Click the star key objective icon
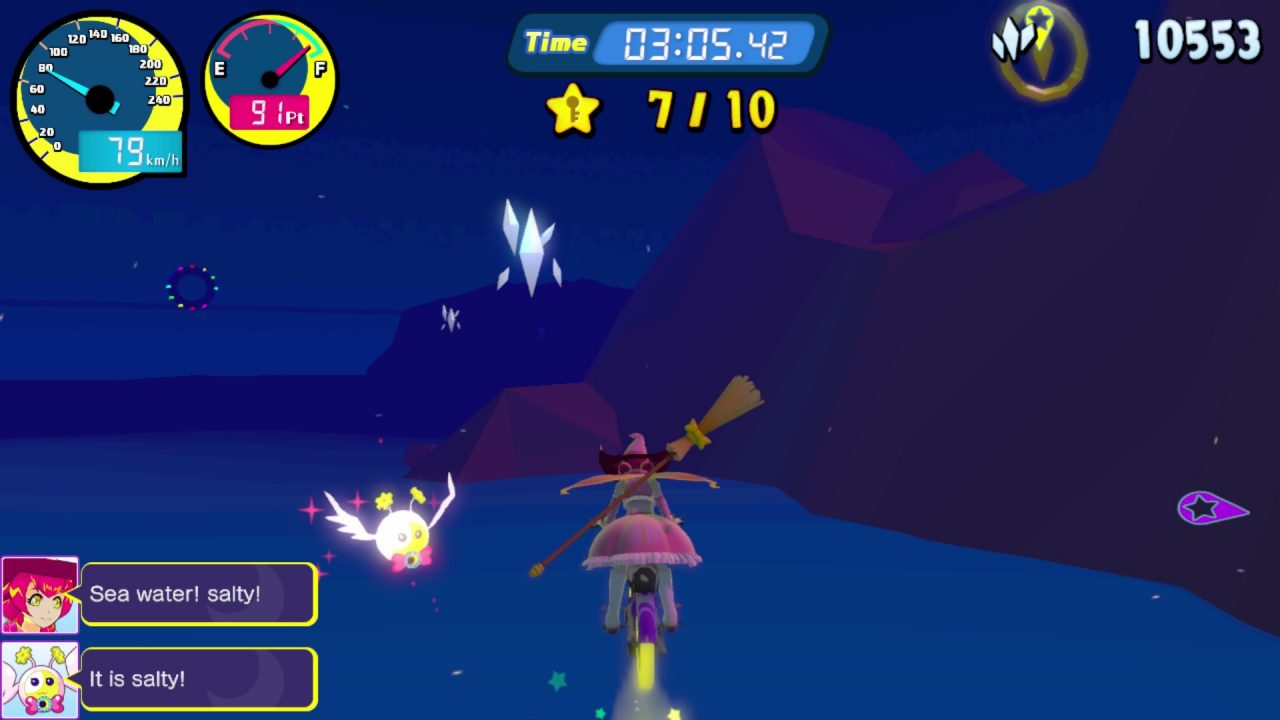 click(x=573, y=110)
